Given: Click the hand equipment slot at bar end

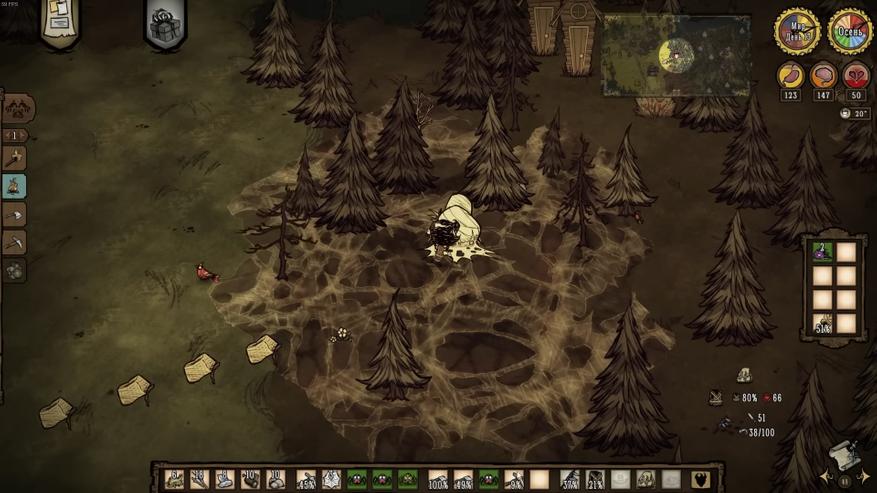Looking at the screenshot, I should [x=702, y=479].
